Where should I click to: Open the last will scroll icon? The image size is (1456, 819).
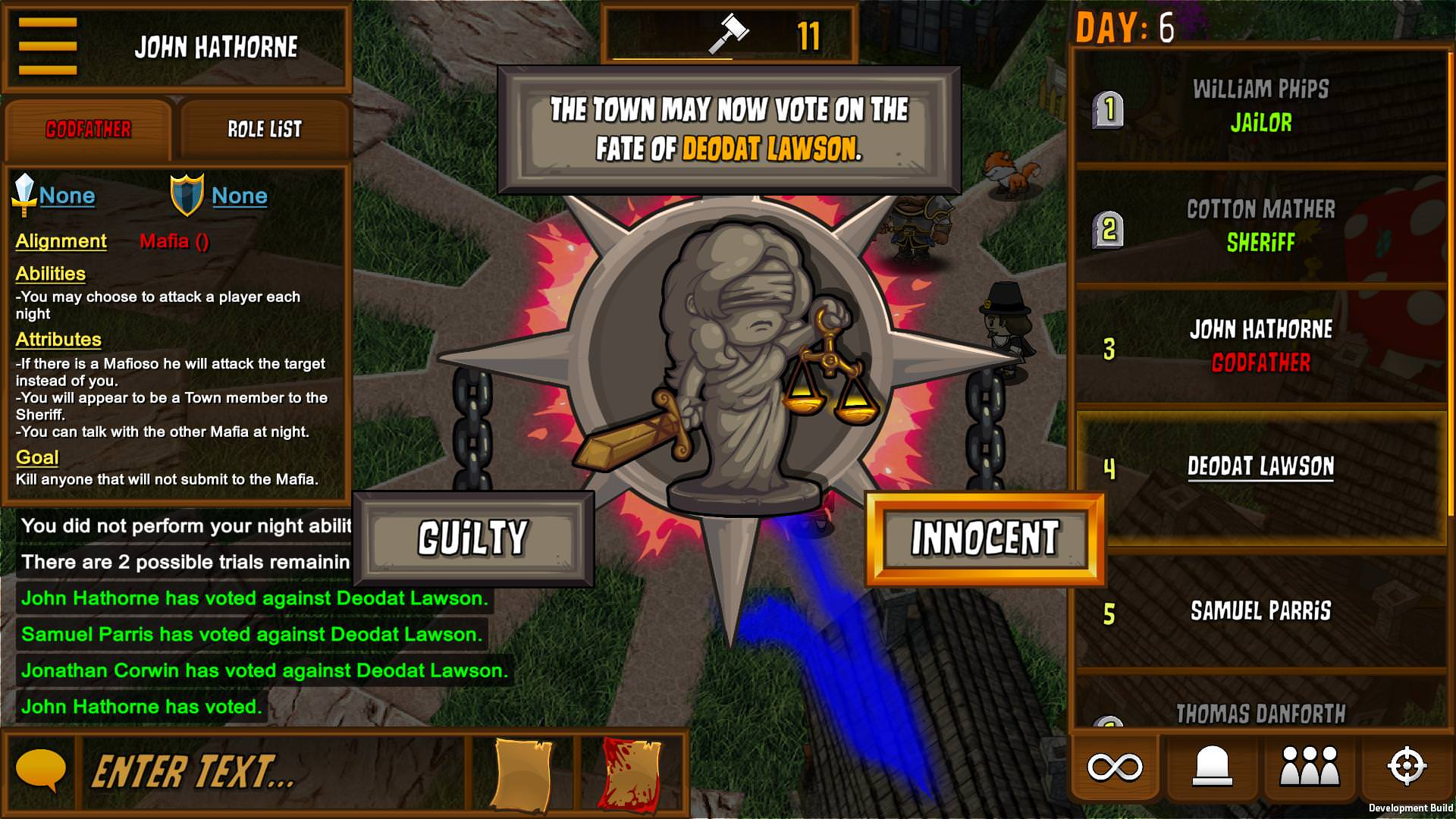point(525,772)
